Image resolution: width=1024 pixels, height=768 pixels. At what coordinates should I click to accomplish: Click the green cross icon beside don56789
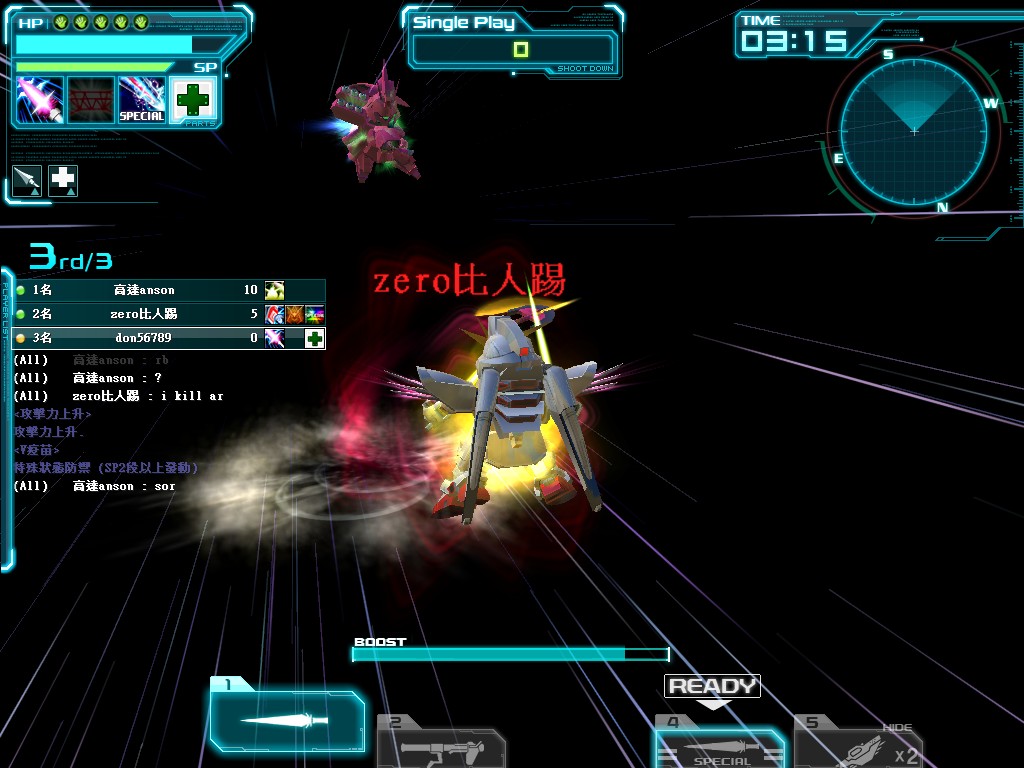tap(315, 338)
